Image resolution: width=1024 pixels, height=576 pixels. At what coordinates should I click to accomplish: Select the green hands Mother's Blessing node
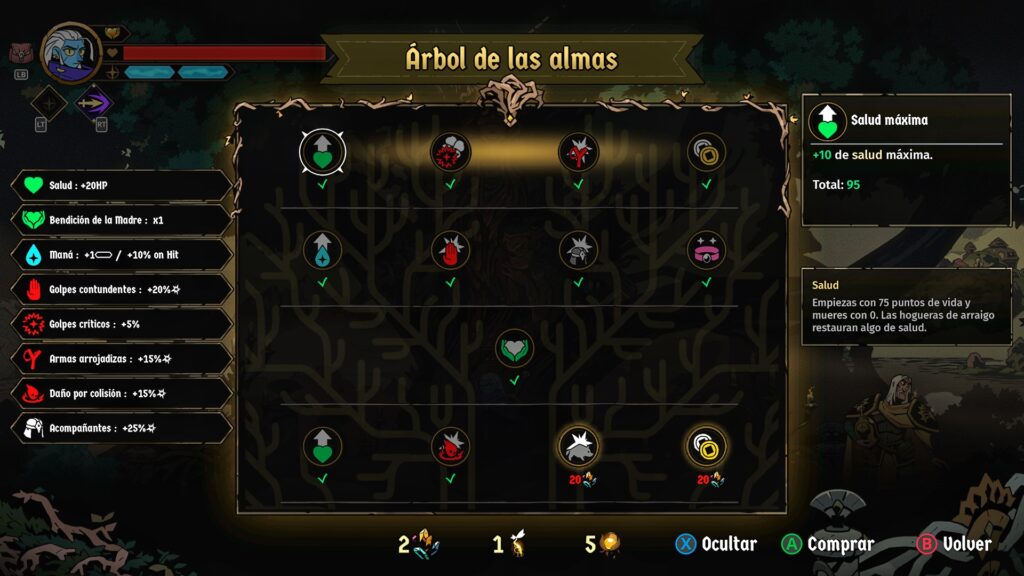[x=514, y=348]
